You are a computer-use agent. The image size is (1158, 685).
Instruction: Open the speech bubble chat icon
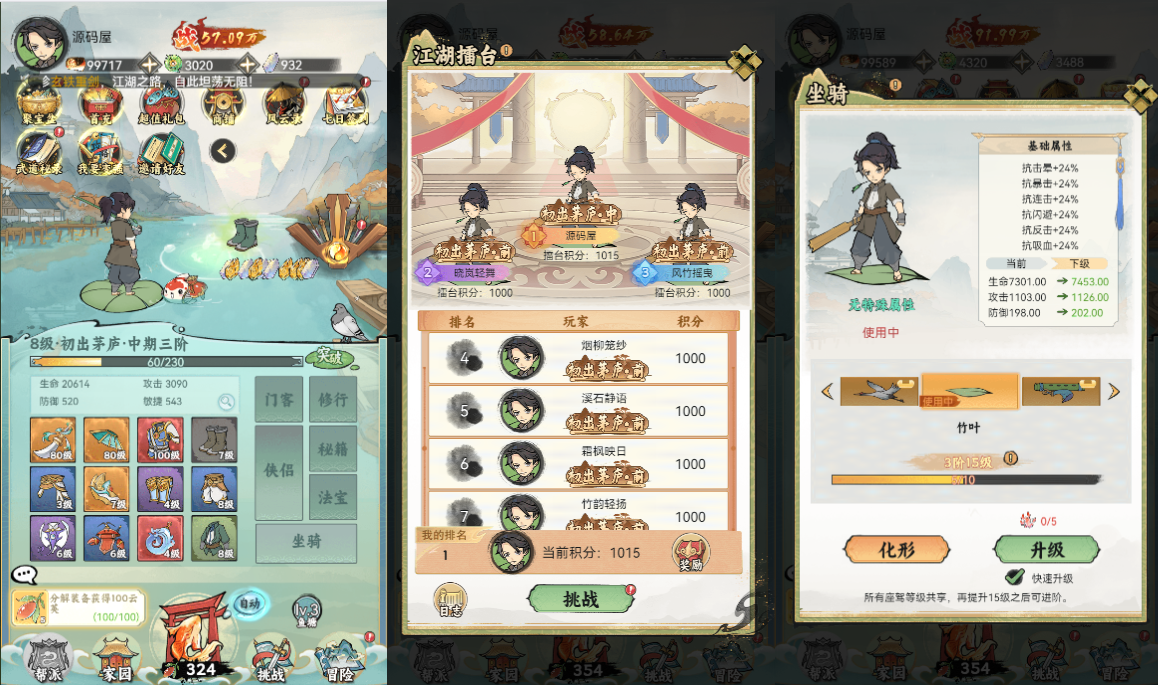click(24, 574)
